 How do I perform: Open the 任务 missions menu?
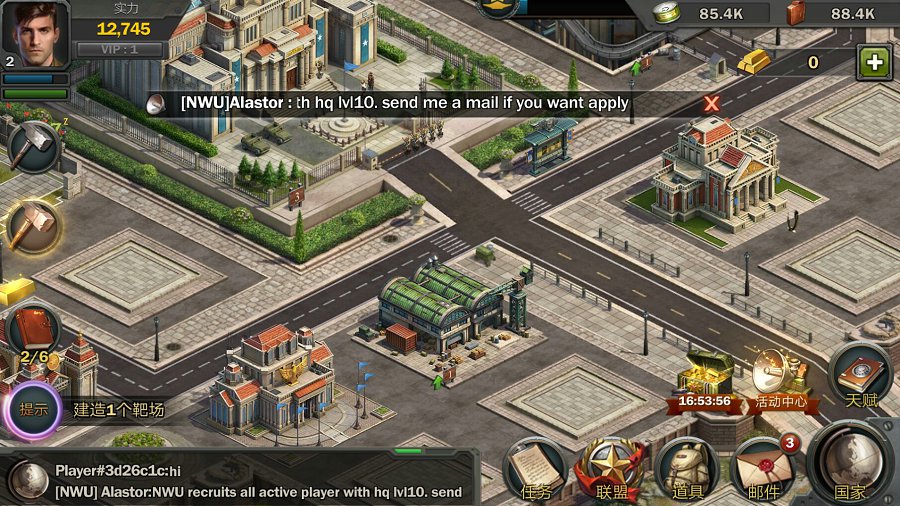coord(536,469)
